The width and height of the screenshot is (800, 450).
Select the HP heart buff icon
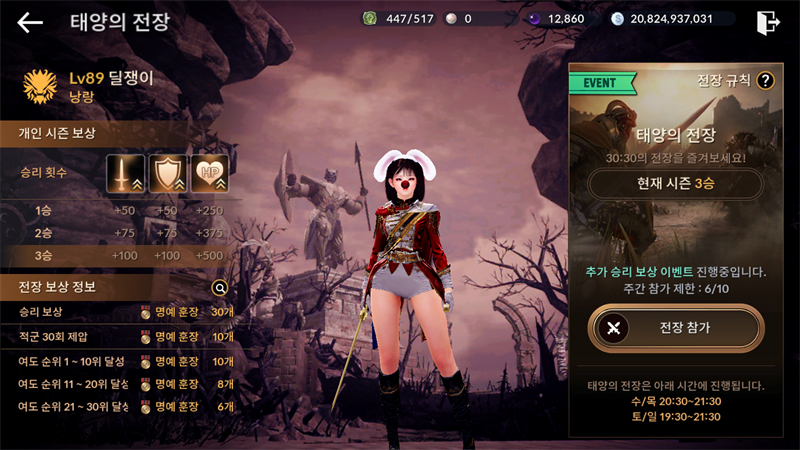coord(209,174)
